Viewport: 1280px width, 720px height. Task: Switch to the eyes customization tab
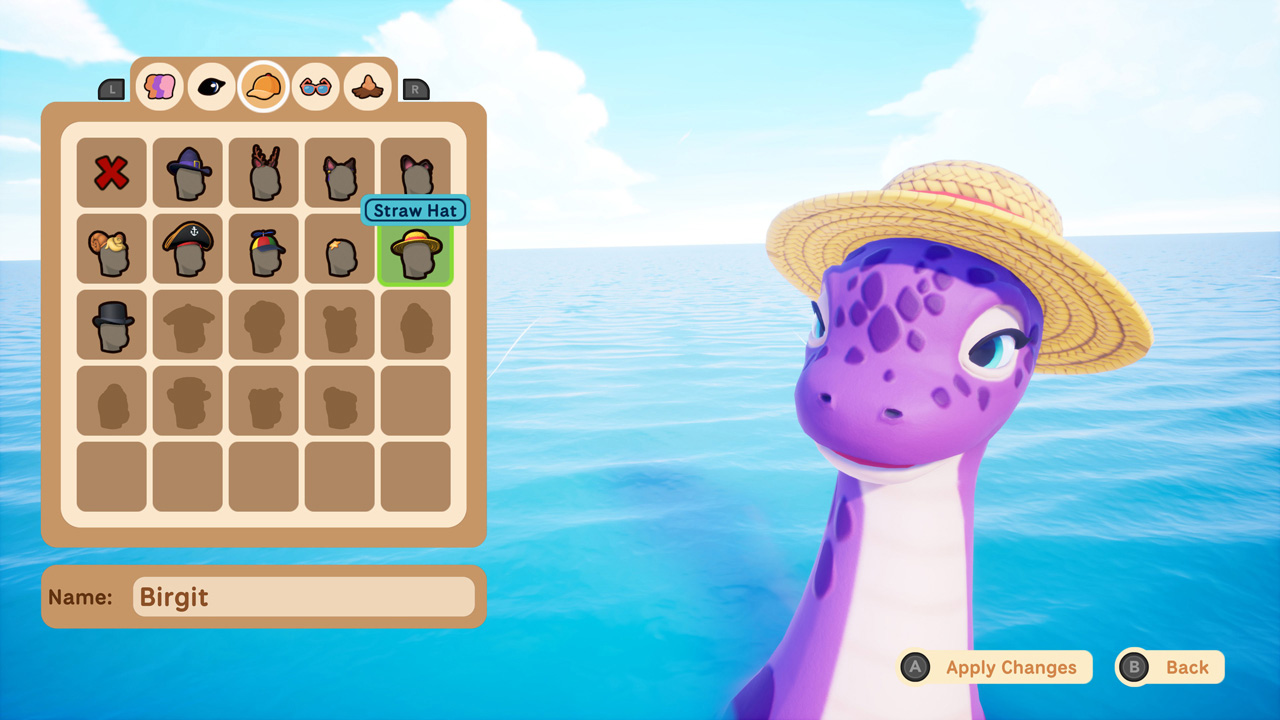(211, 86)
